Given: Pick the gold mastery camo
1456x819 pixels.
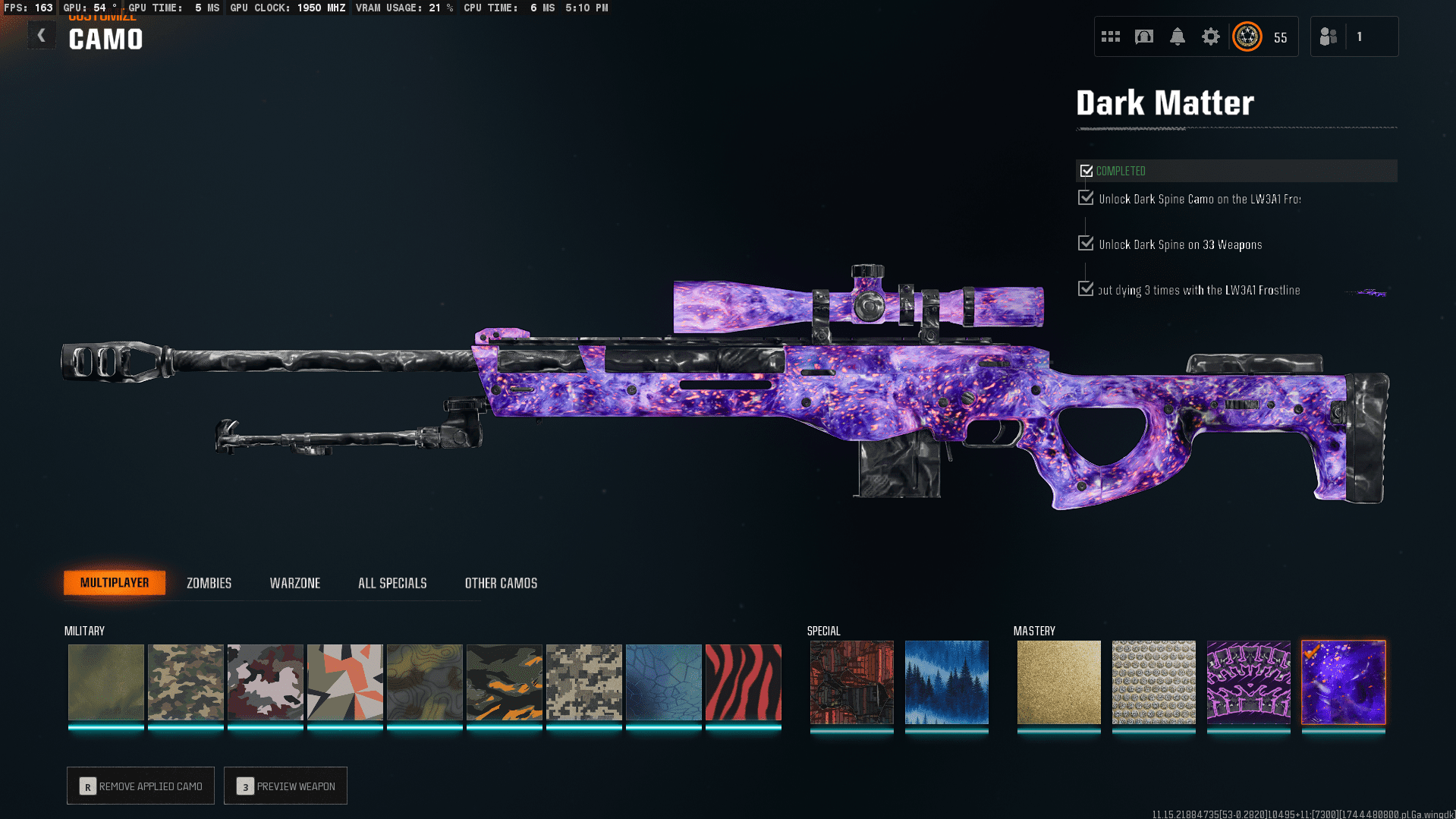Looking at the screenshot, I should coord(1058,682).
